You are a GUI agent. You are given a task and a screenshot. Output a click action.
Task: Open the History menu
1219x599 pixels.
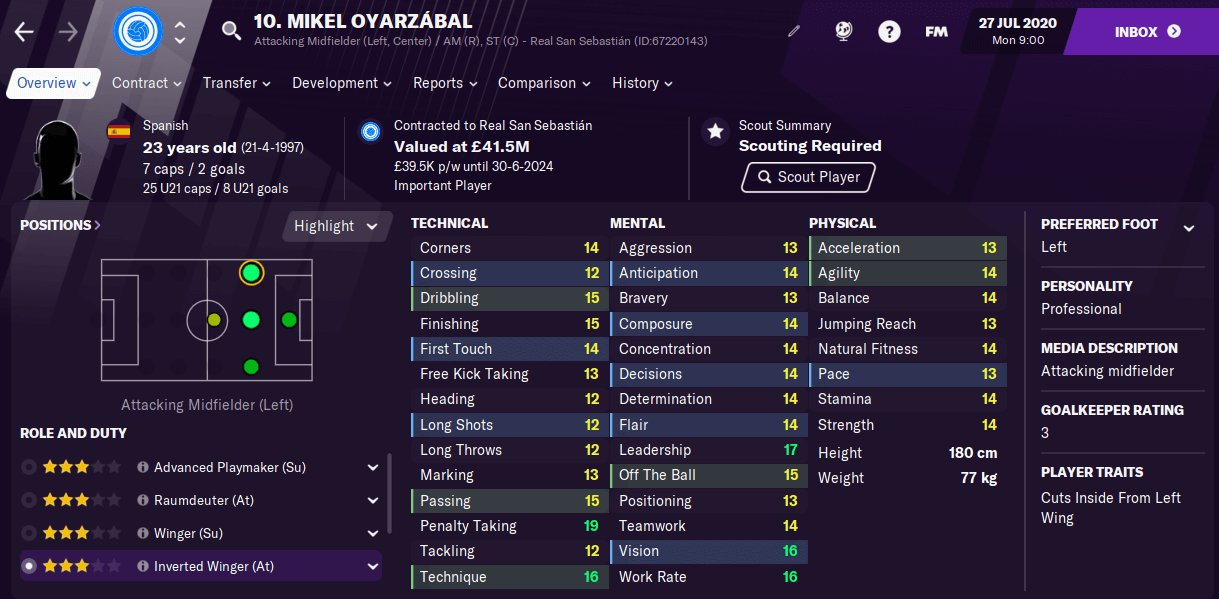coord(642,83)
